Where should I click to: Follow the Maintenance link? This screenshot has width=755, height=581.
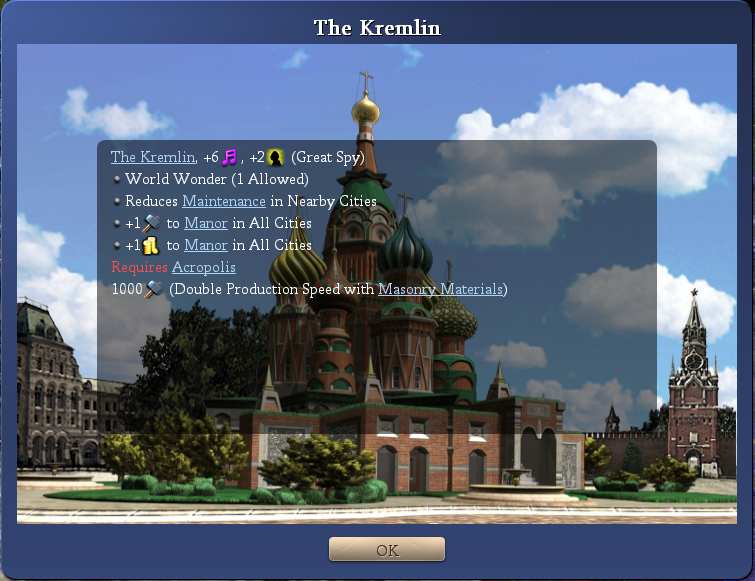pyautogui.click(x=238, y=201)
